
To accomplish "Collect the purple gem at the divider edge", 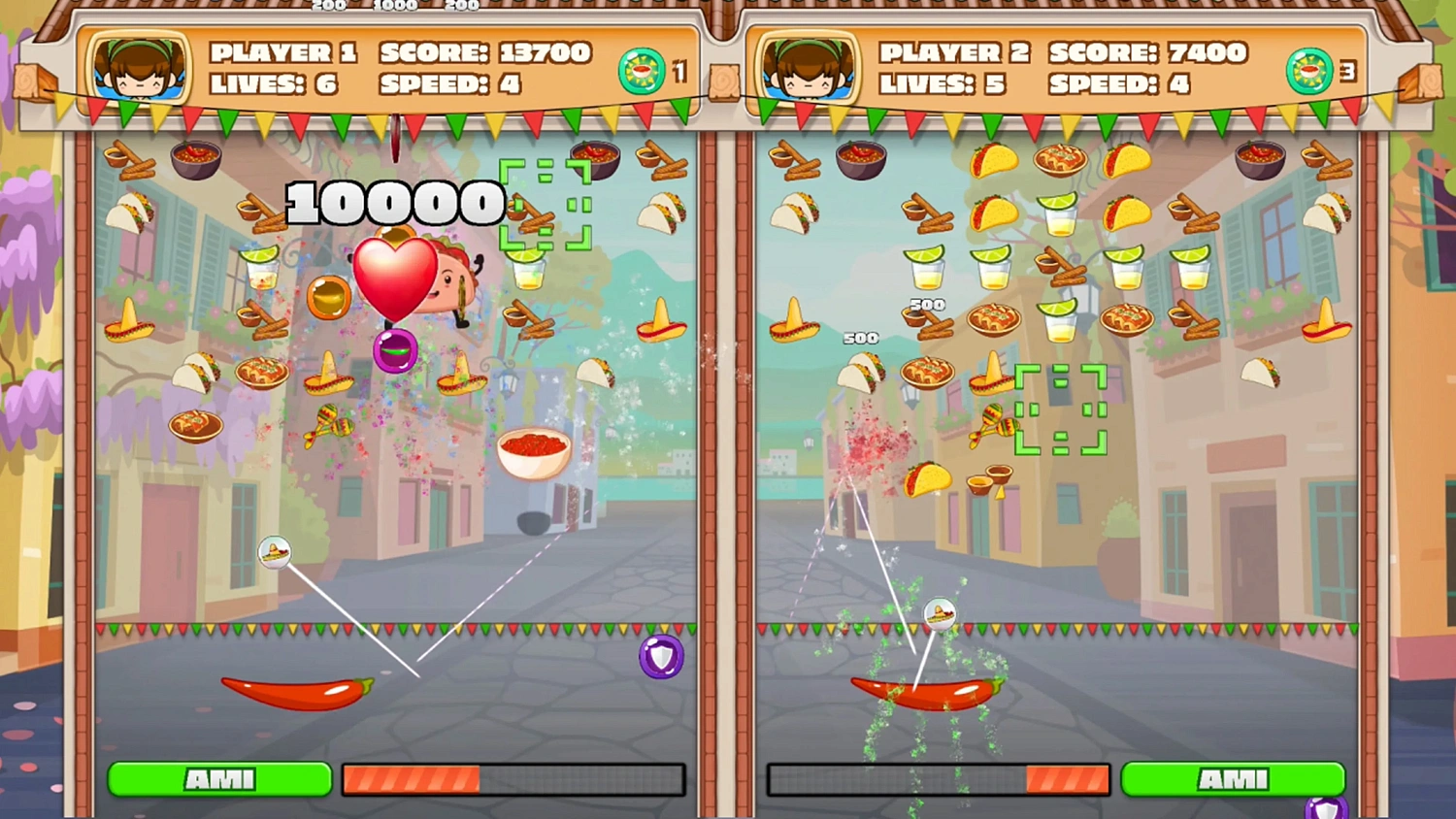I will pos(661,656).
